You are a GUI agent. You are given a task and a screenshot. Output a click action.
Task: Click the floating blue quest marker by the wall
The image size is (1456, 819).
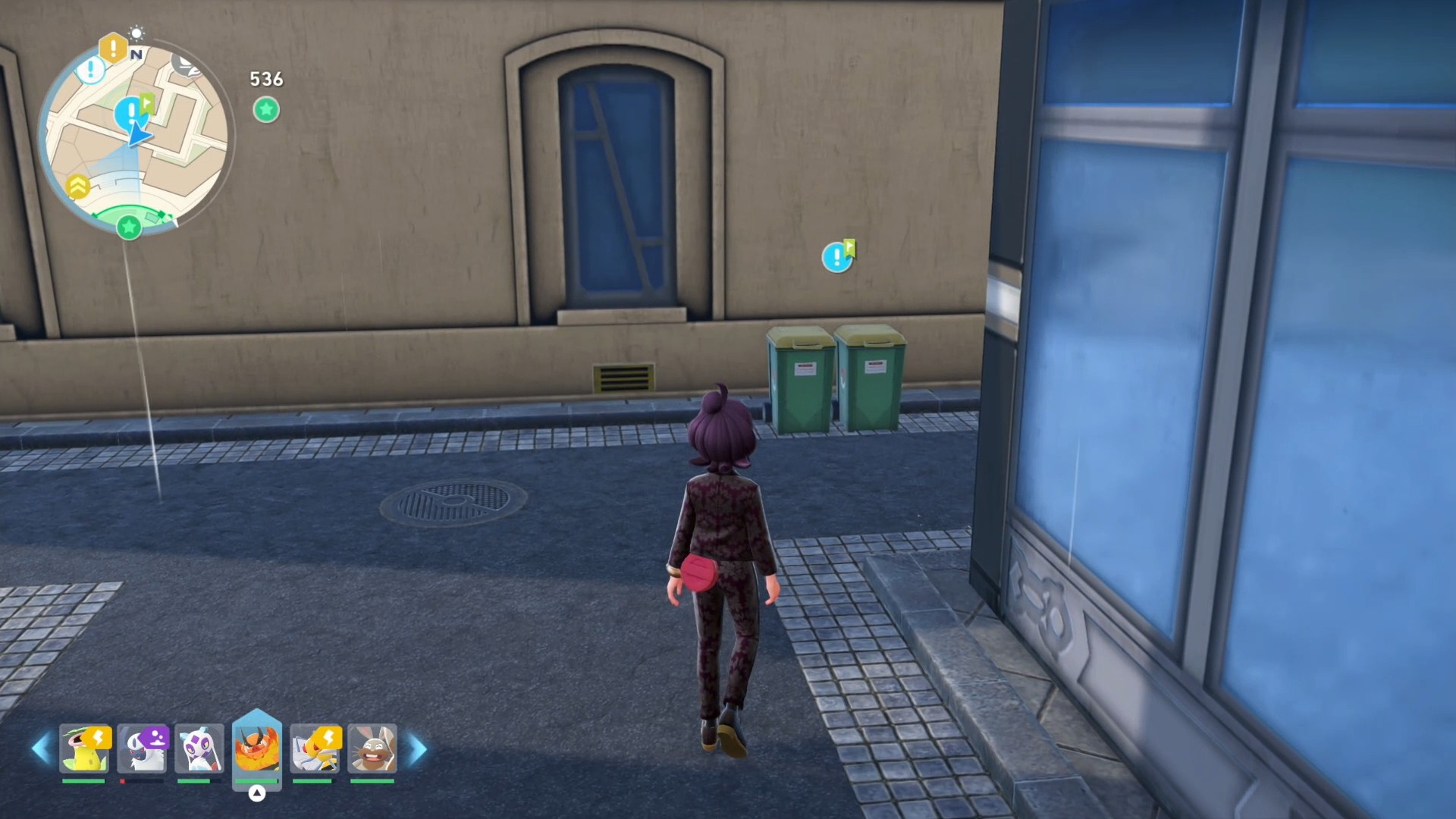pos(838,256)
